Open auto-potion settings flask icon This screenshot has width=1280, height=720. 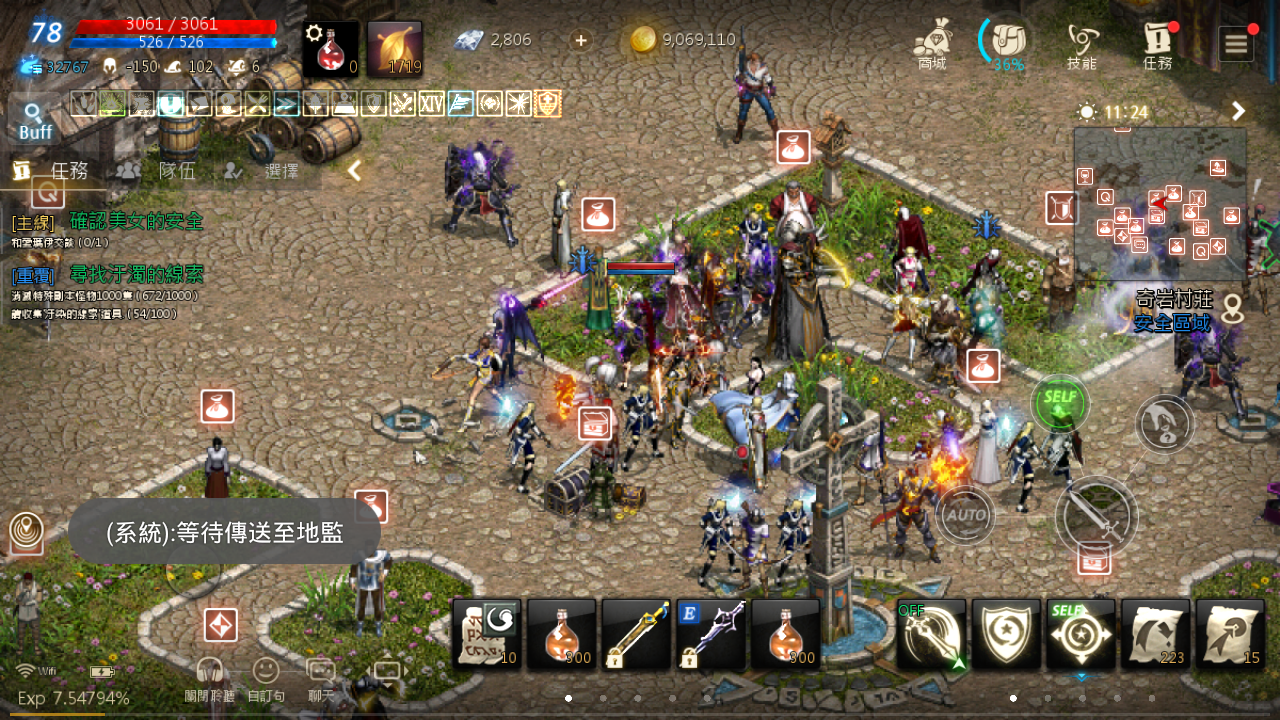click(x=330, y=40)
